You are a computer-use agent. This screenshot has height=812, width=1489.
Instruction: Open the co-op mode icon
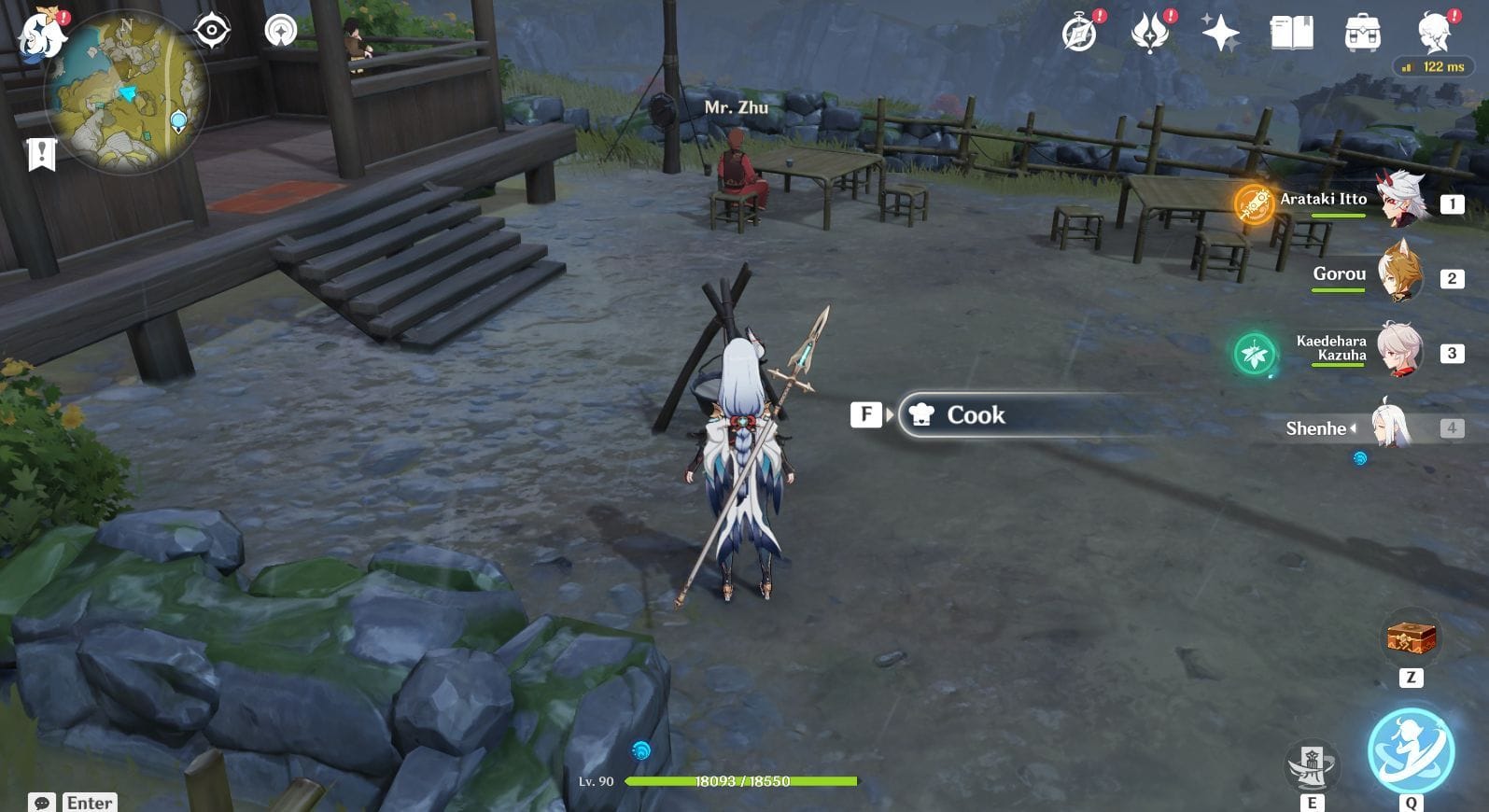pyautogui.click(x=280, y=31)
